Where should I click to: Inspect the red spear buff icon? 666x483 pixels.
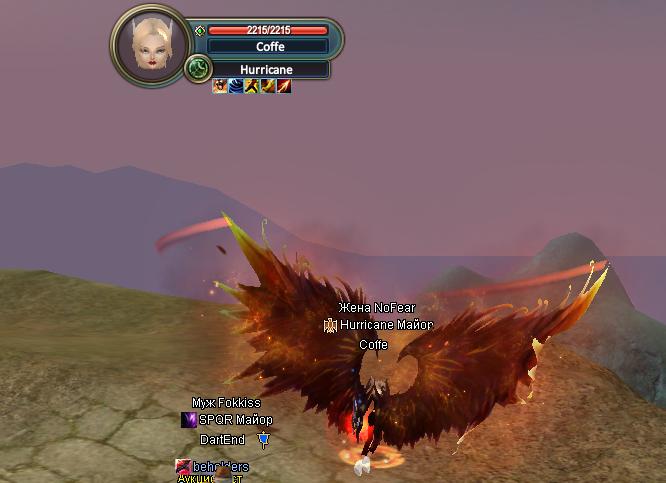pyautogui.click(x=284, y=87)
